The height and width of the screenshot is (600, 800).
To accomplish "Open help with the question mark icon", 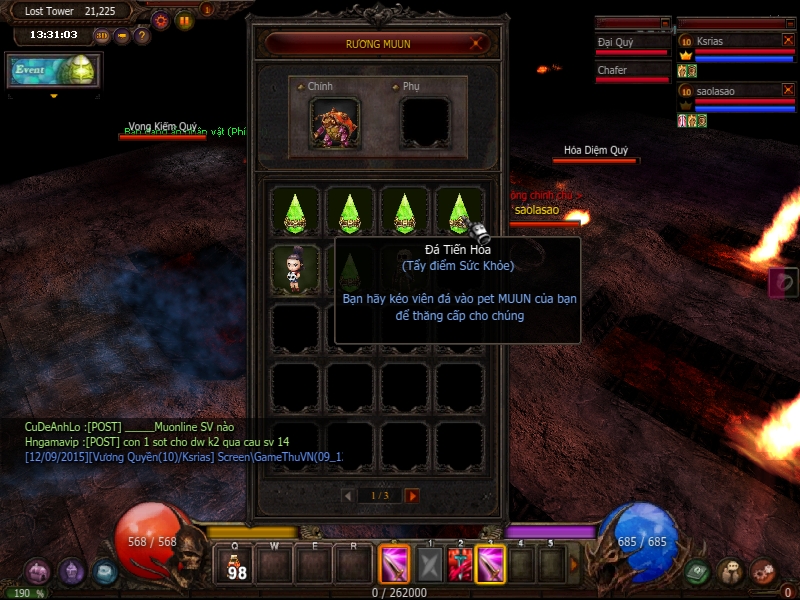I will coord(142,36).
